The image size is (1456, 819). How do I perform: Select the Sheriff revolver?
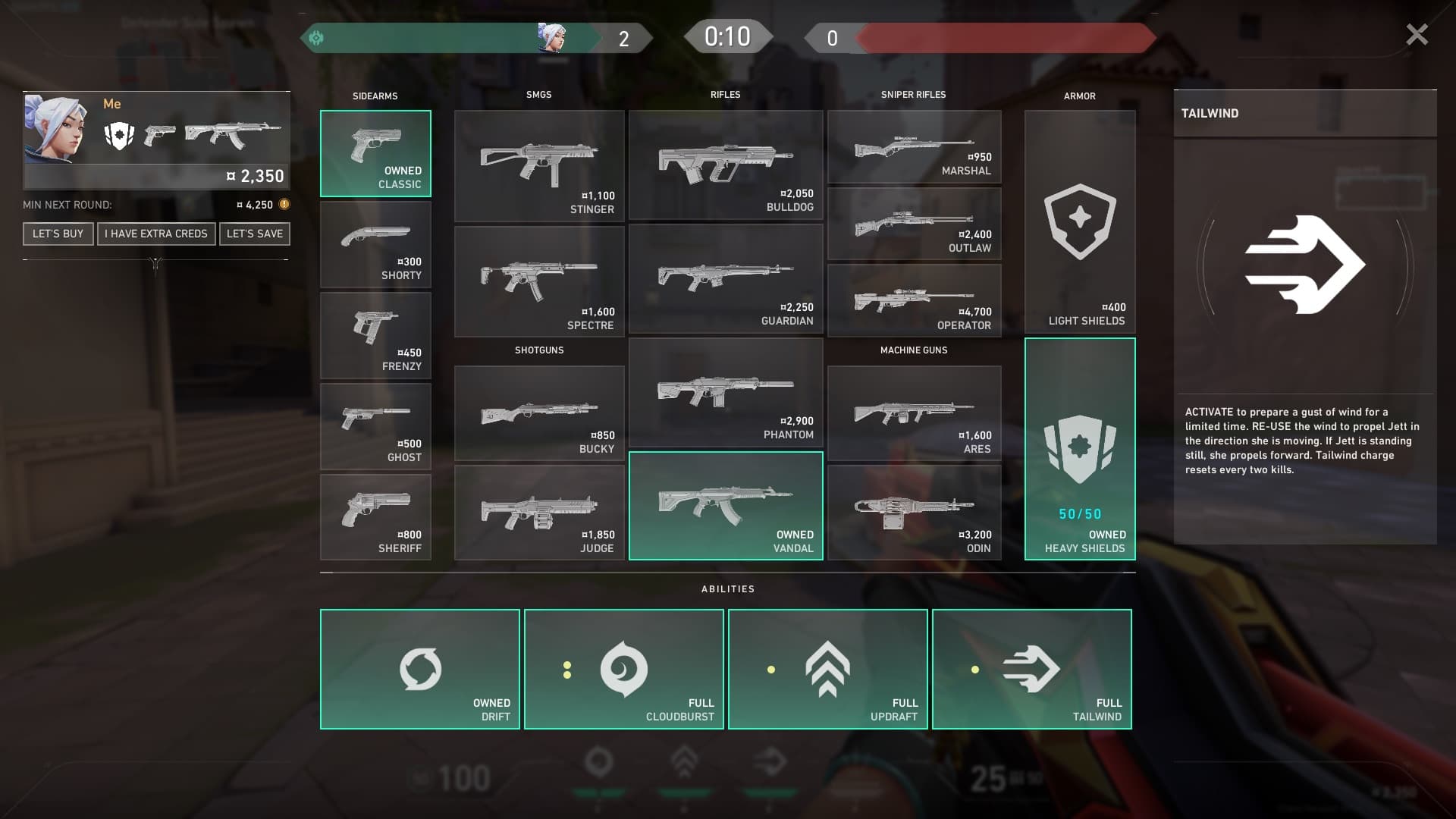click(x=375, y=517)
